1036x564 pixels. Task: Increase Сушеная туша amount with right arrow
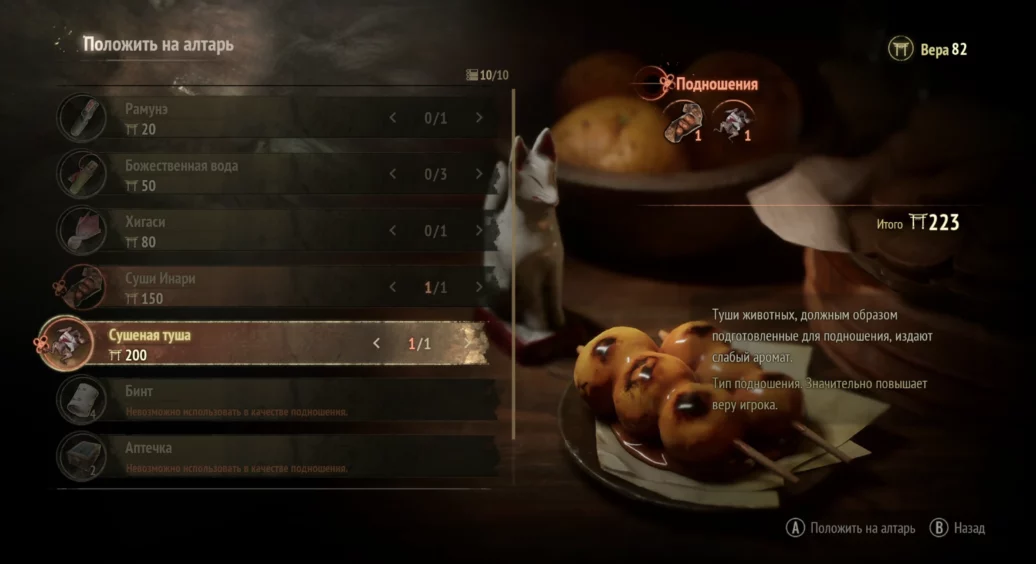[464, 344]
